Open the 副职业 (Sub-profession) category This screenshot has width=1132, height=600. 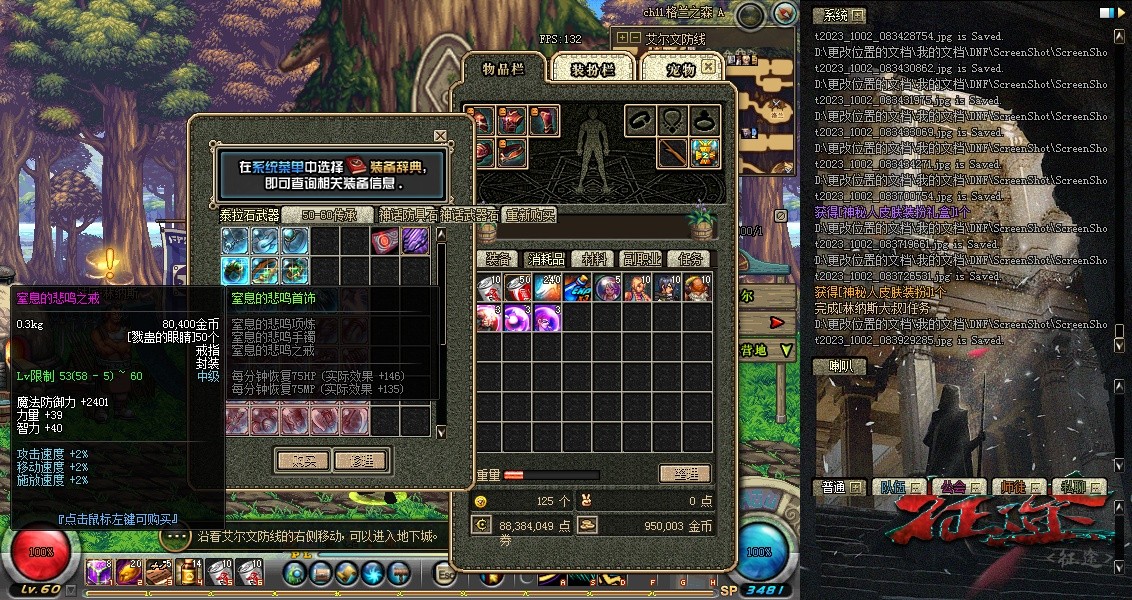[641, 259]
